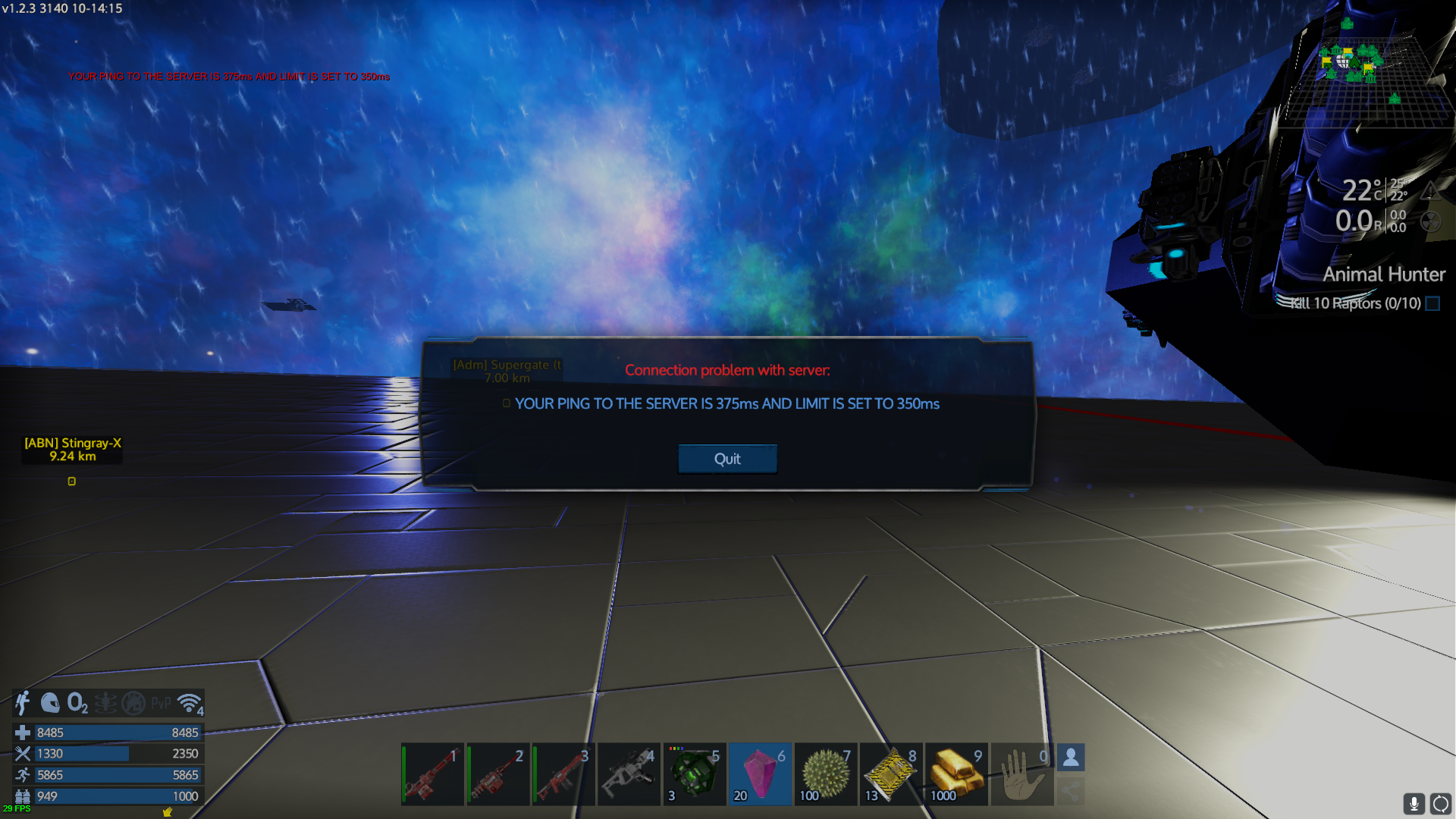This screenshot has height=819, width=1456.
Task: Click the helmet status icon
Action: click(50, 704)
